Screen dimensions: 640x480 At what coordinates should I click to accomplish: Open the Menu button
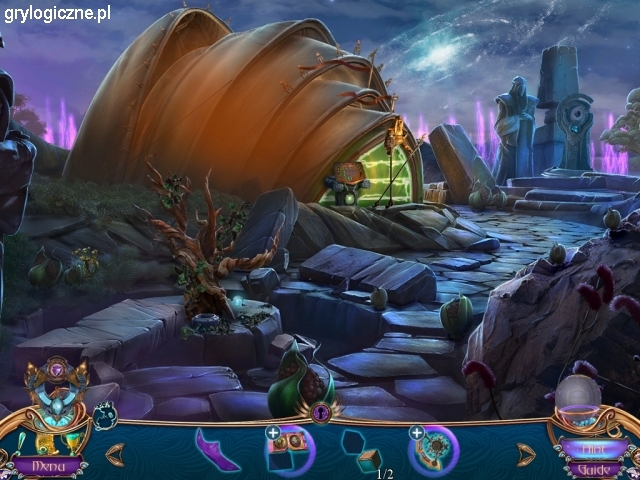[48, 466]
